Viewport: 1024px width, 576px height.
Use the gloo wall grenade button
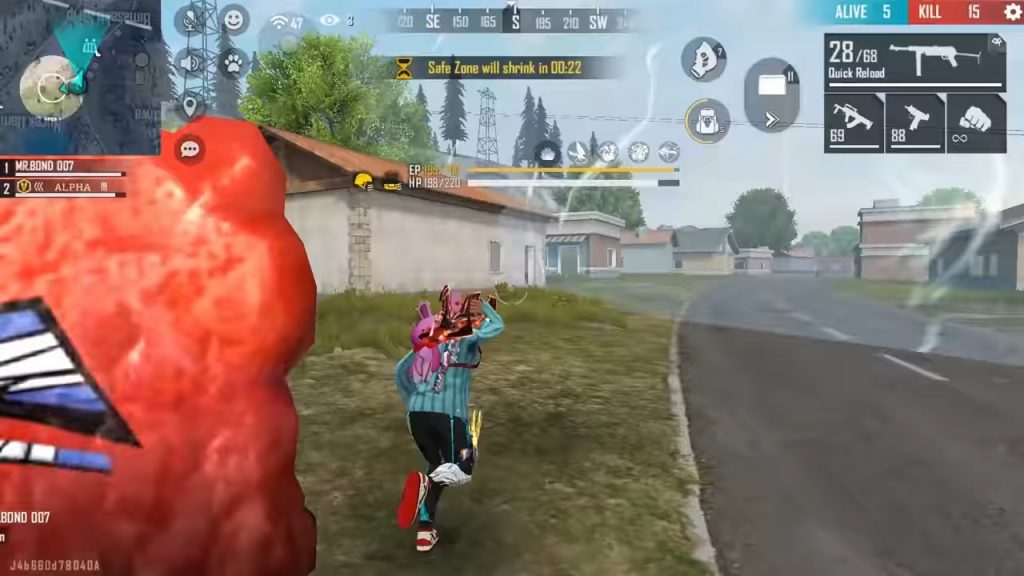click(x=704, y=59)
